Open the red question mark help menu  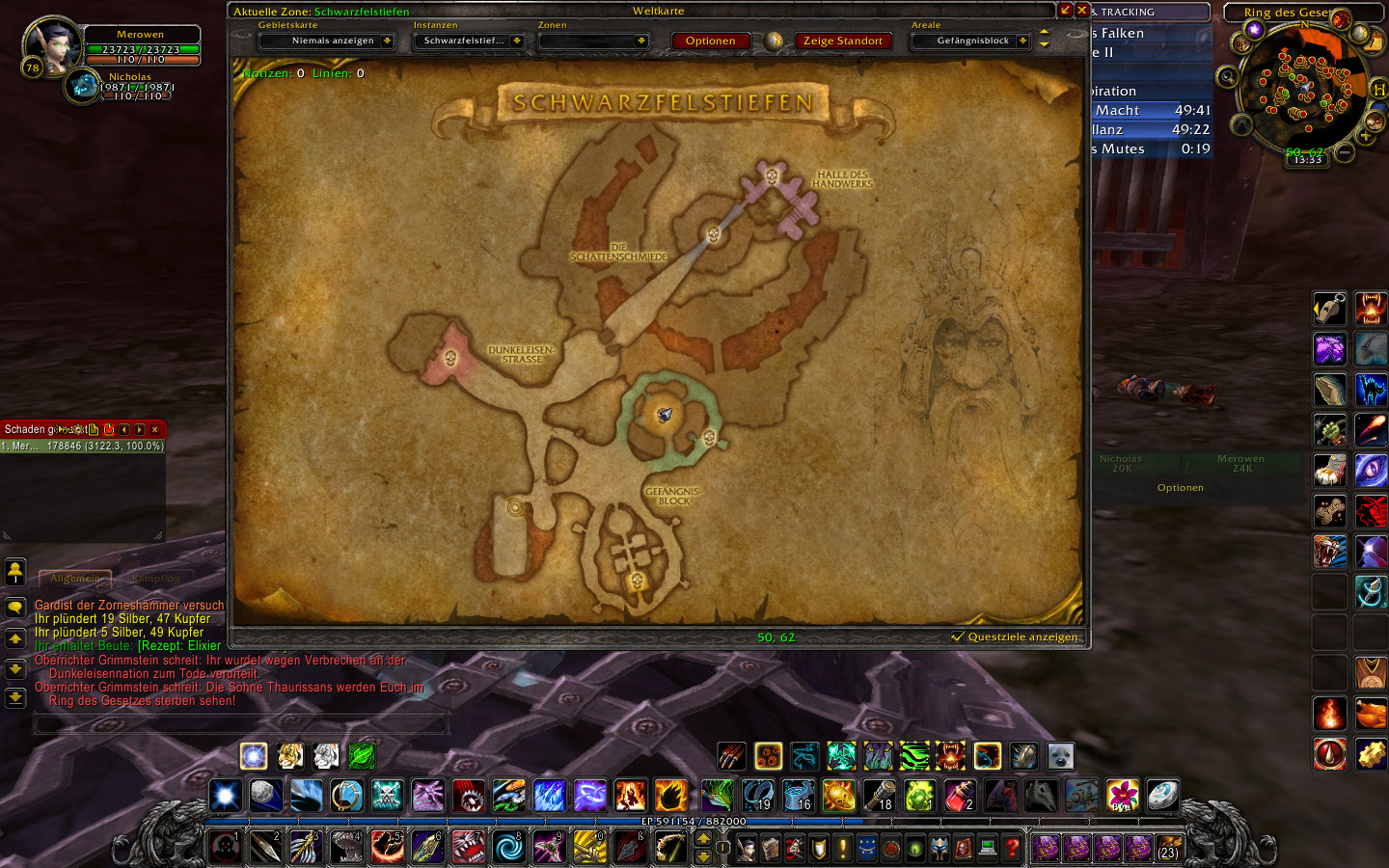tap(1011, 847)
